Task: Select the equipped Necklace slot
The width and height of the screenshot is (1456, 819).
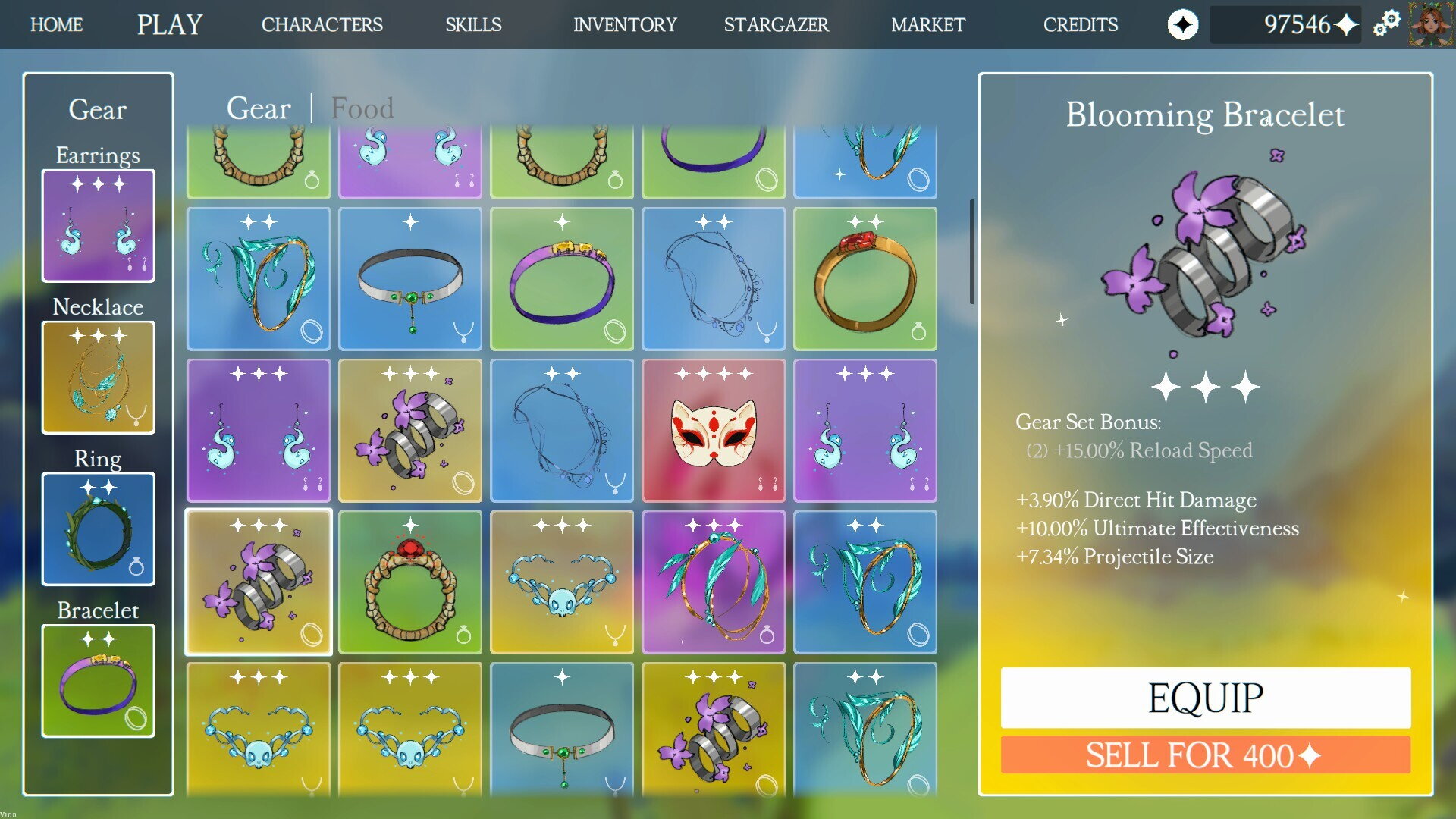Action: click(99, 378)
